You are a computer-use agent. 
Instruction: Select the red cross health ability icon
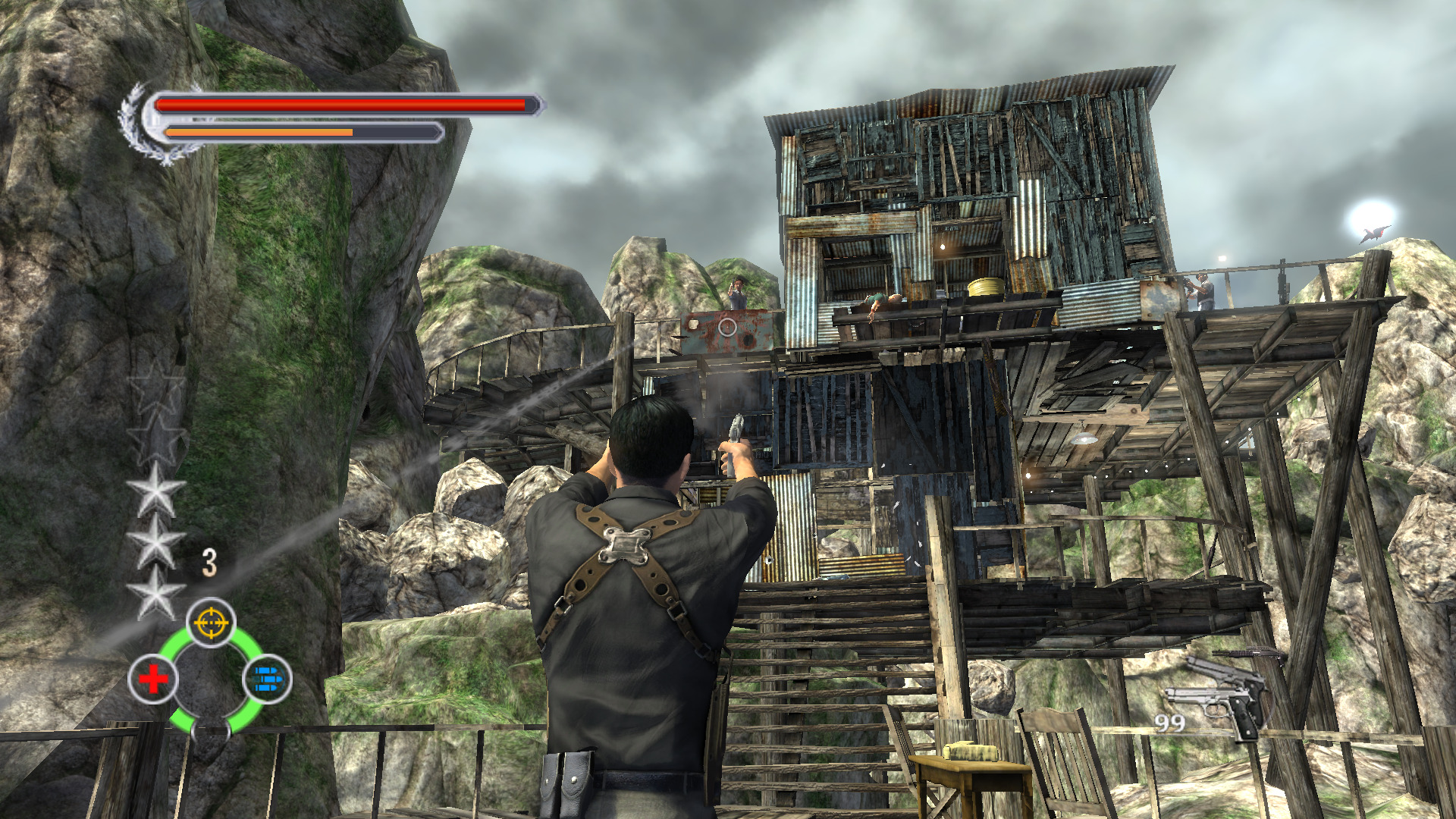pos(153,679)
